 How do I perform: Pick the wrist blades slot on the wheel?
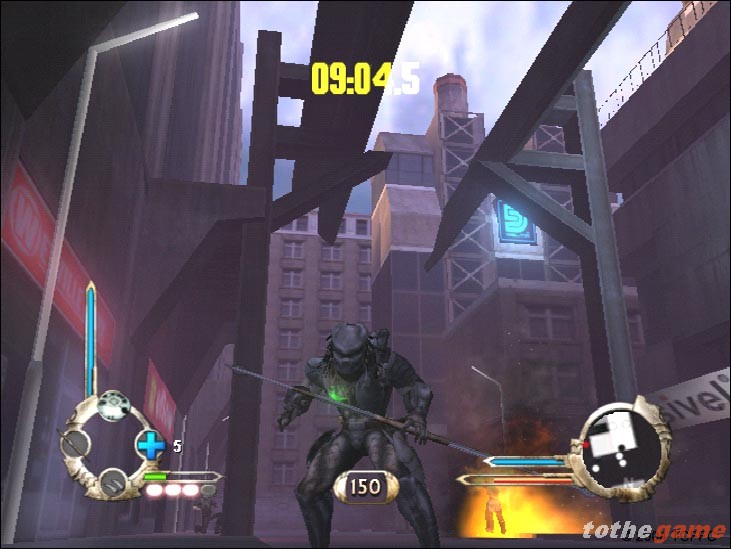tap(113, 482)
